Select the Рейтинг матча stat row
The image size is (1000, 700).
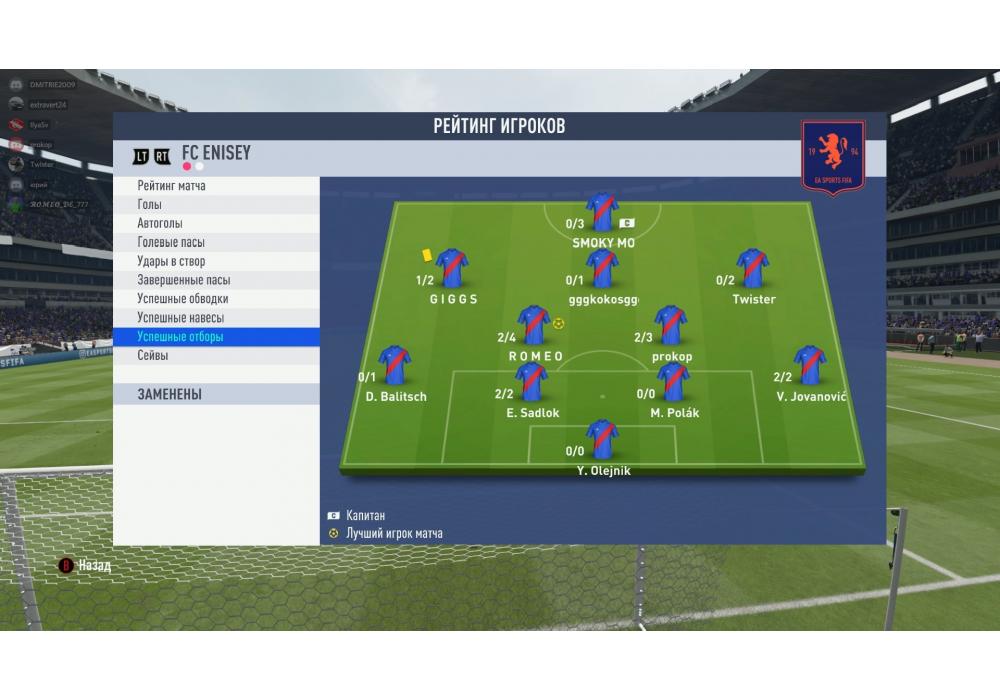pos(216,186)
